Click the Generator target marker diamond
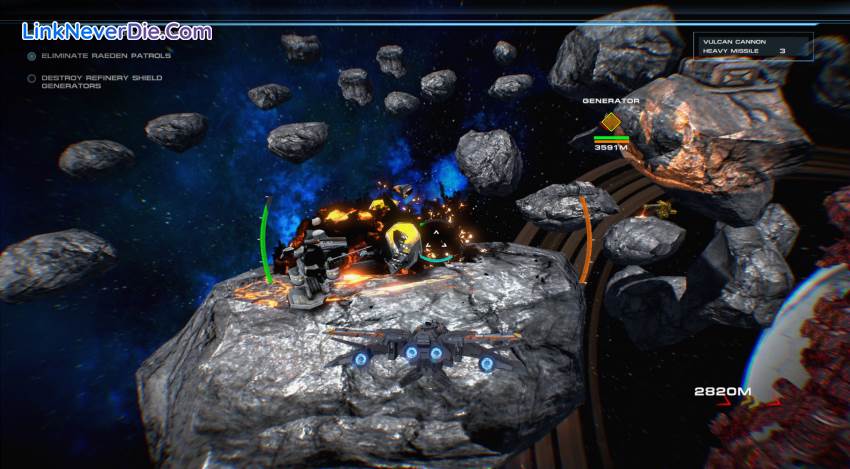The height and width of the screenshot is (469, 850). [610, 122]
